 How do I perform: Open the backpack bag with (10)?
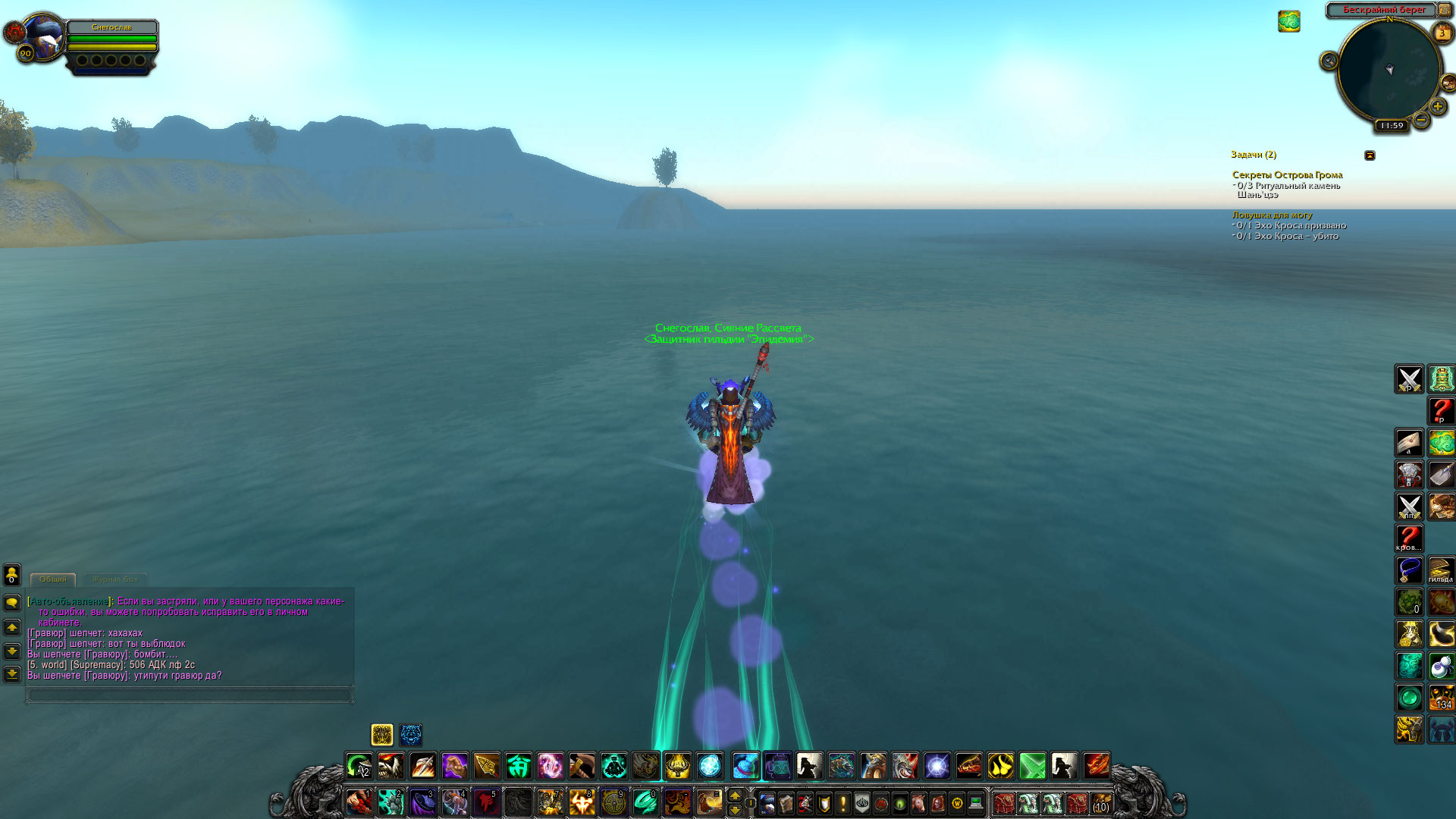(1100, 803)
